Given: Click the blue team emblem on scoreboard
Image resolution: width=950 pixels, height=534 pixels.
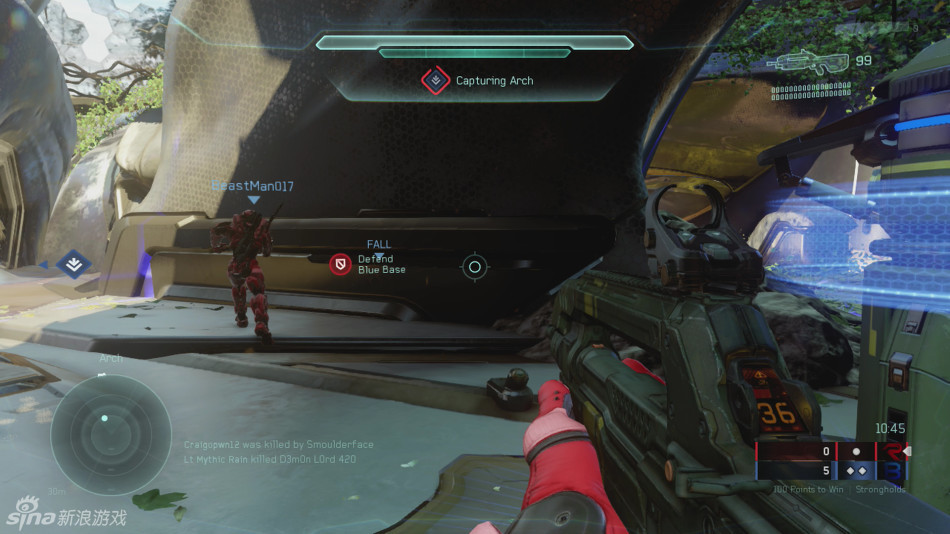Looking at the screenshot, I should click(893, 470).
